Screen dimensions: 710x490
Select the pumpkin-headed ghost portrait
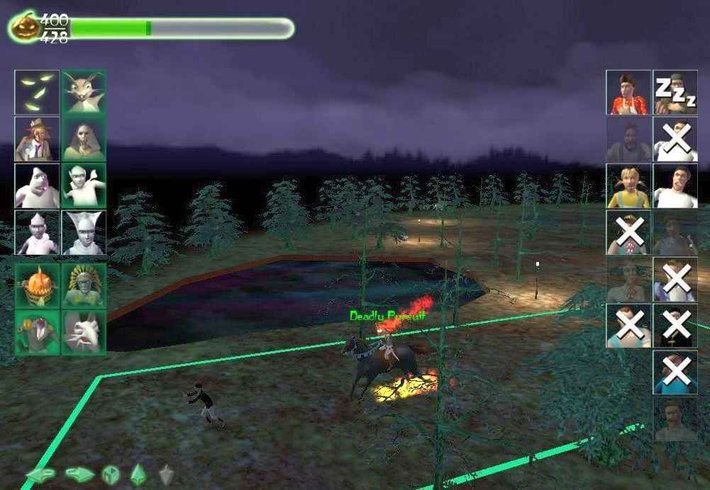coord(36,284)
